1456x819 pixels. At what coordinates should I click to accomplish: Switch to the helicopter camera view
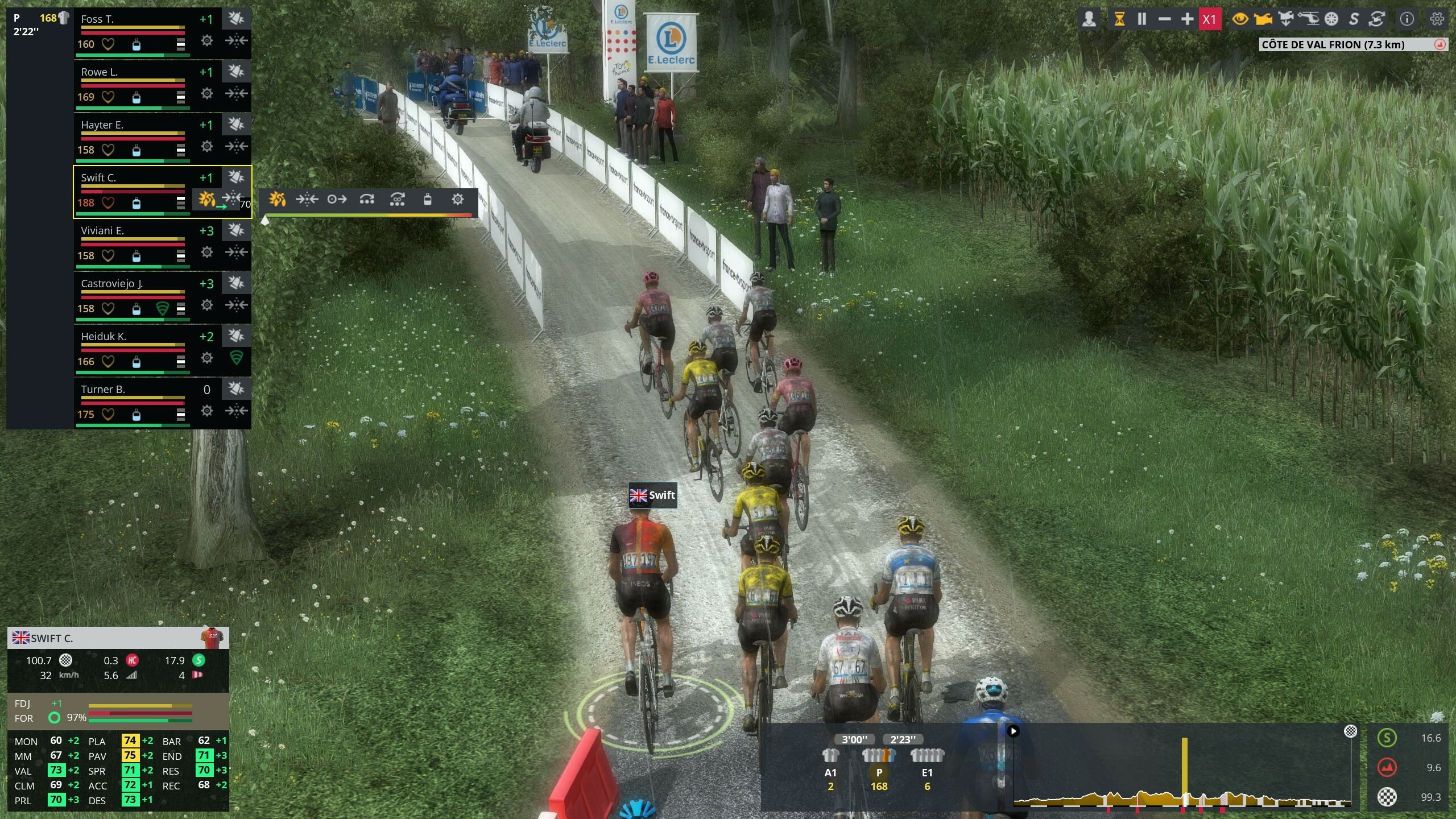pyautogui.click(x=1309, y=19)
